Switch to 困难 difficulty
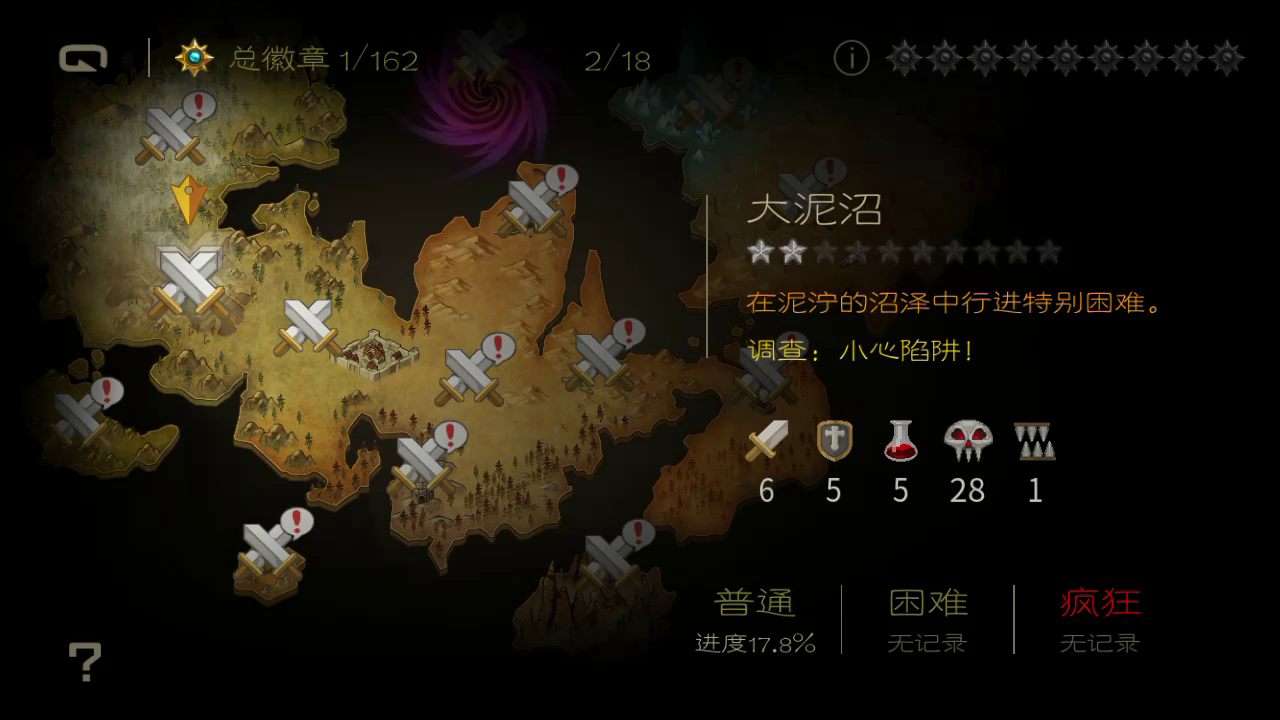Viewport: 1280px width, 720px height. point(928,603)
